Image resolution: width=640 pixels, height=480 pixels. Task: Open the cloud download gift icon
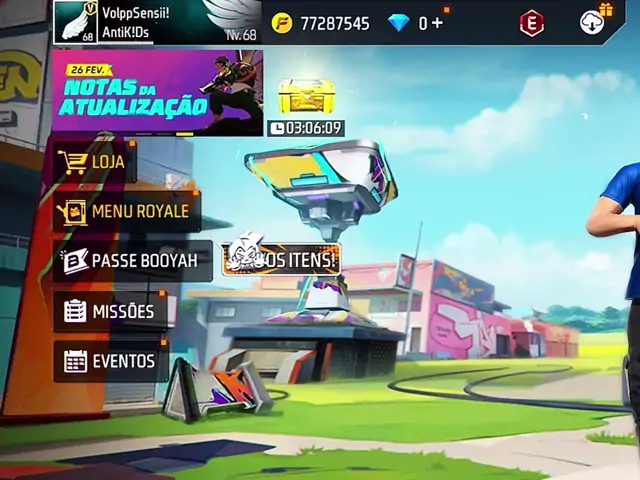click(x=595, y=21)
